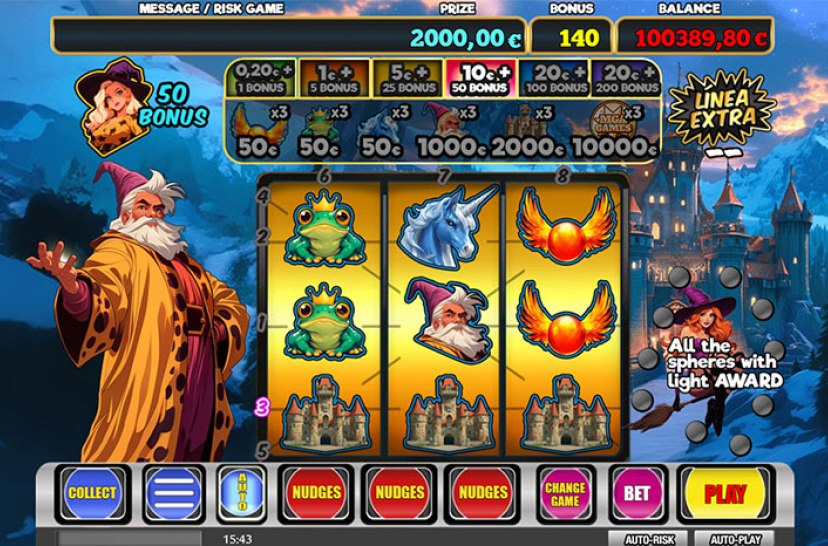The height and width of the screenshot is (546, 828).
Task: Tap the pink BET button
Action: pos(637,493)
